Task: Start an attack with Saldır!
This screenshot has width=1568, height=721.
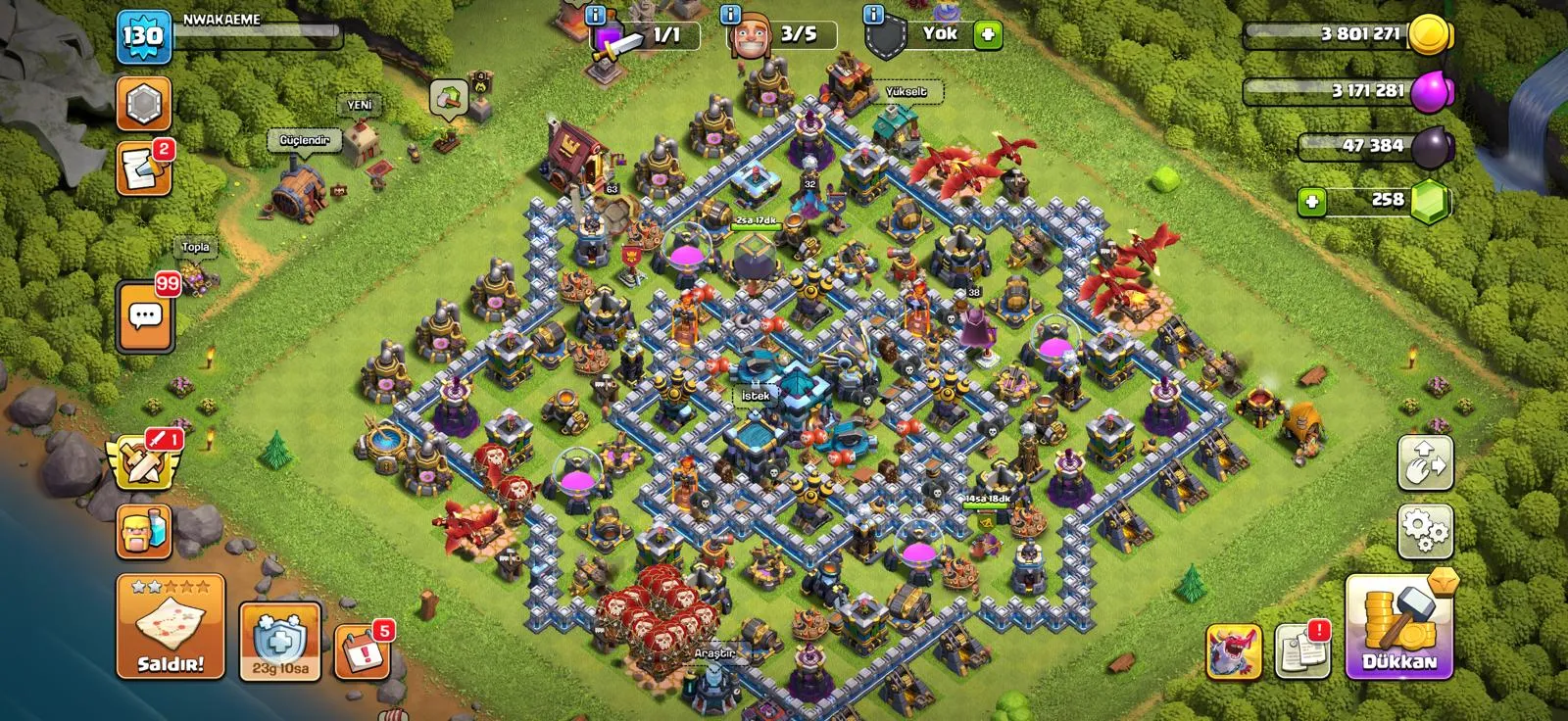Action: coord(171,627)
